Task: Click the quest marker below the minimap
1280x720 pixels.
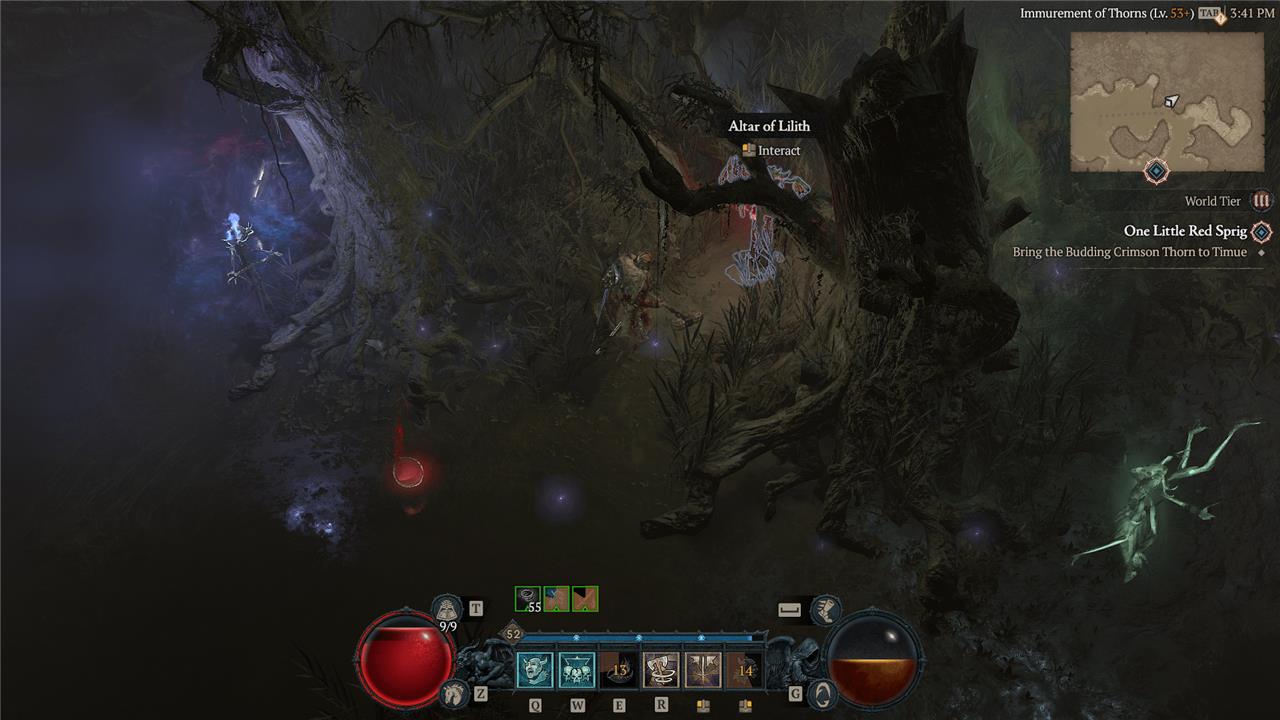Action: pyautogui.click(x=1156, y=172)
